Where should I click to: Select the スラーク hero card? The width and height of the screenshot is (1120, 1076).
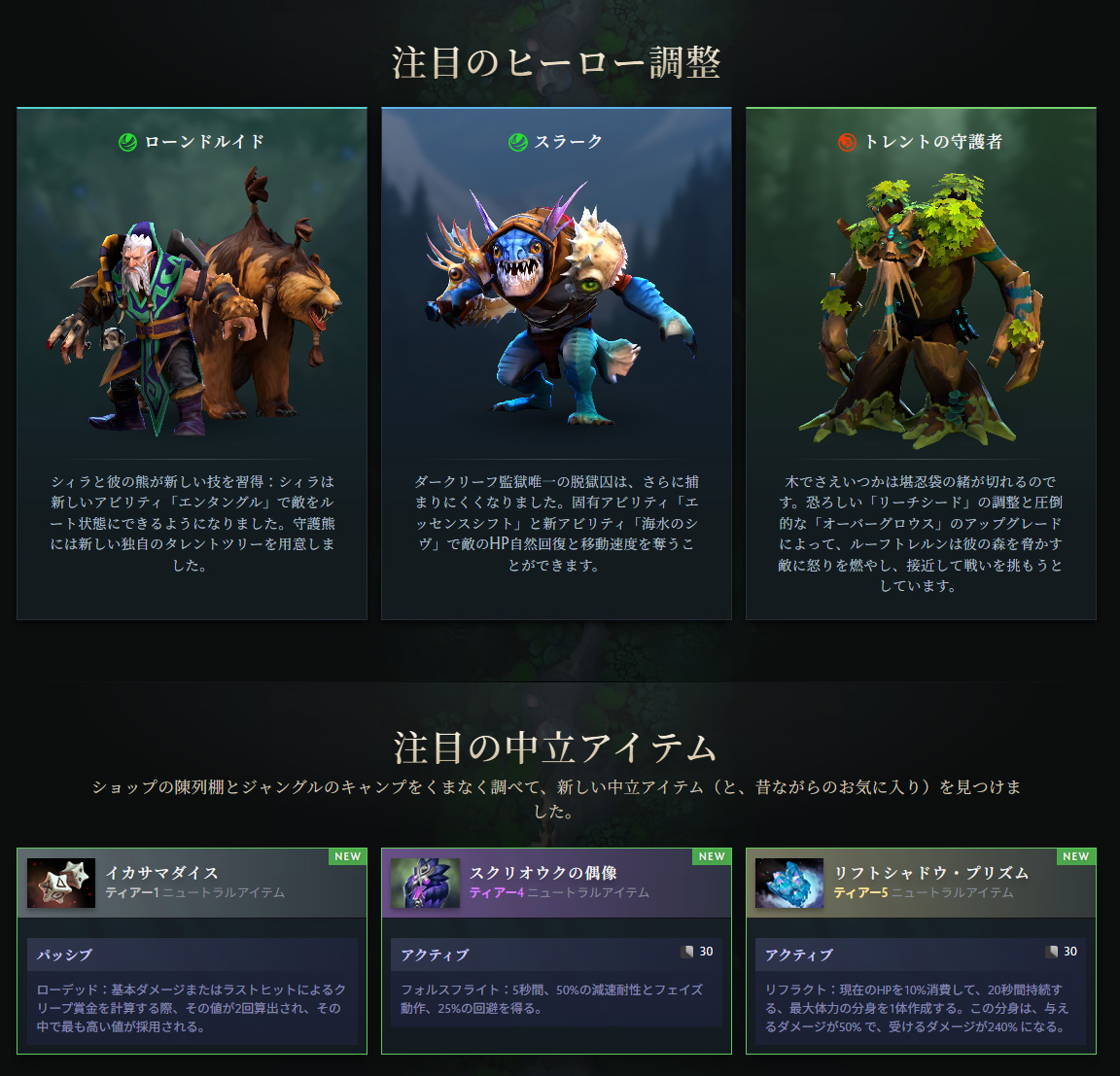(556, 363)
